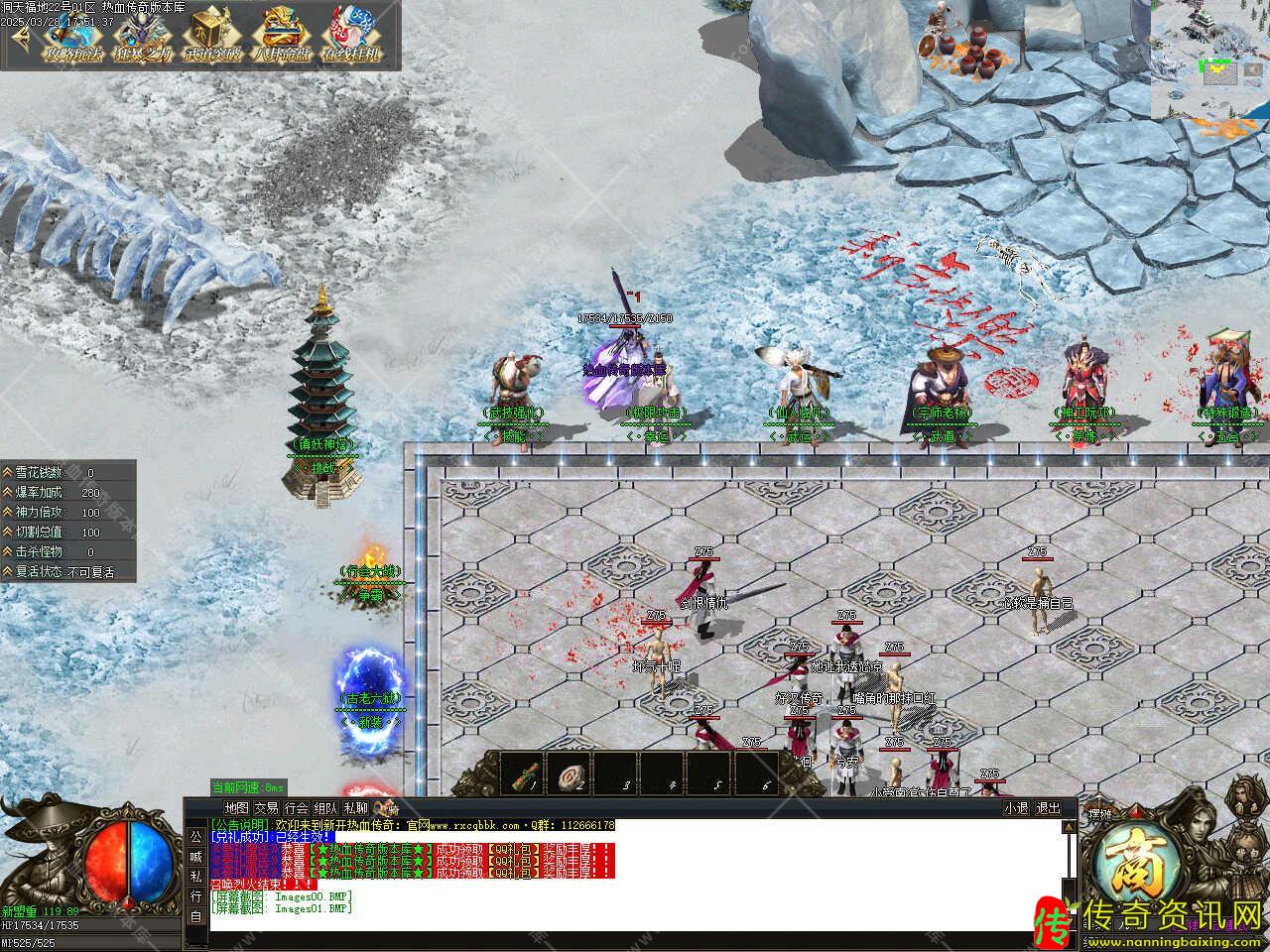The image size is (1270, 952).
Task: Use the round stone item in slot 2
Action: (x=571, y=774)
